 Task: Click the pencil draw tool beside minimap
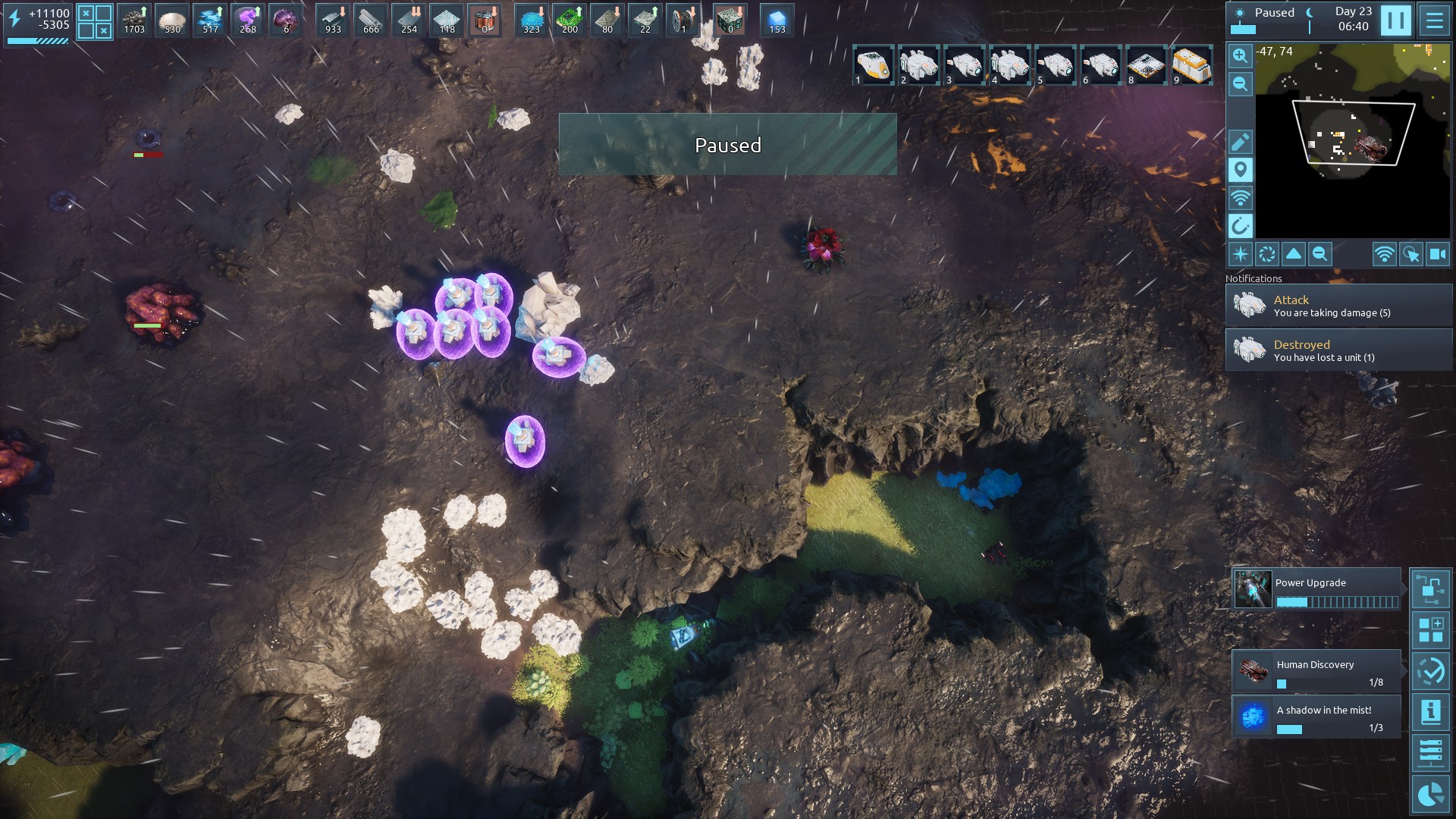click(x=1240, y=142)
